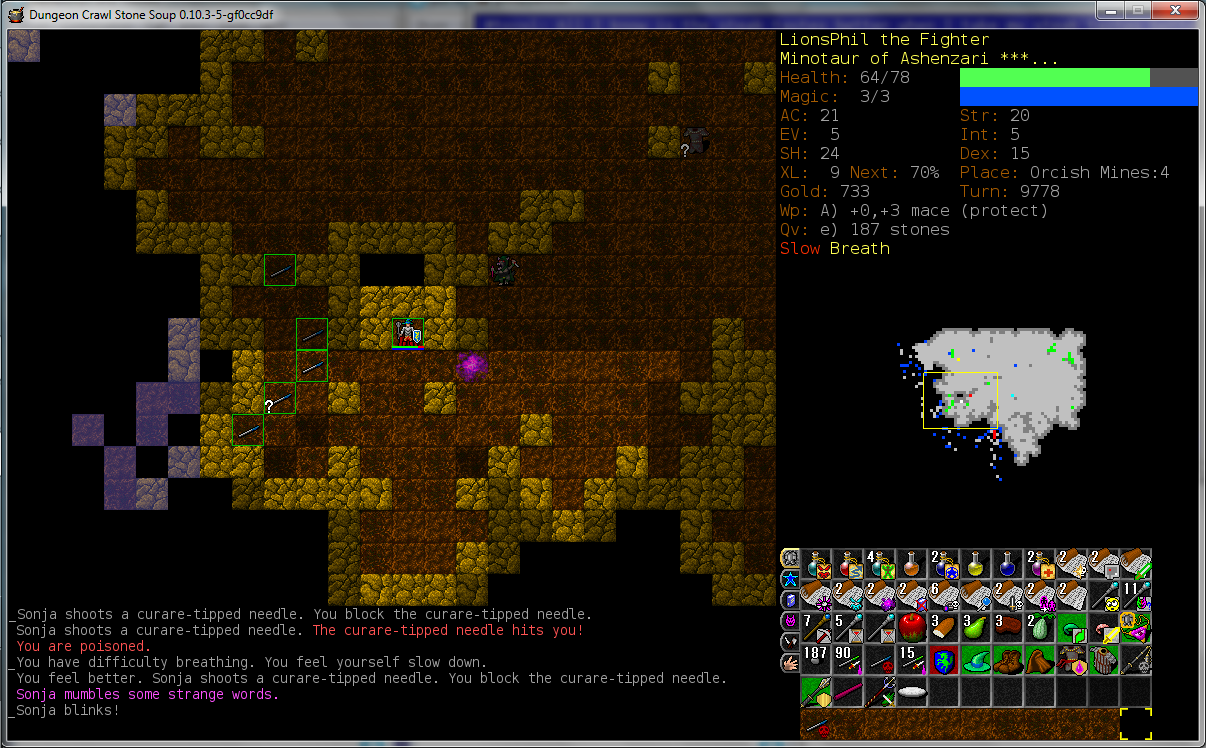Click the plain yellow potion
Viewport: 1206px width, 748px height.
click(x=976, y=564)
